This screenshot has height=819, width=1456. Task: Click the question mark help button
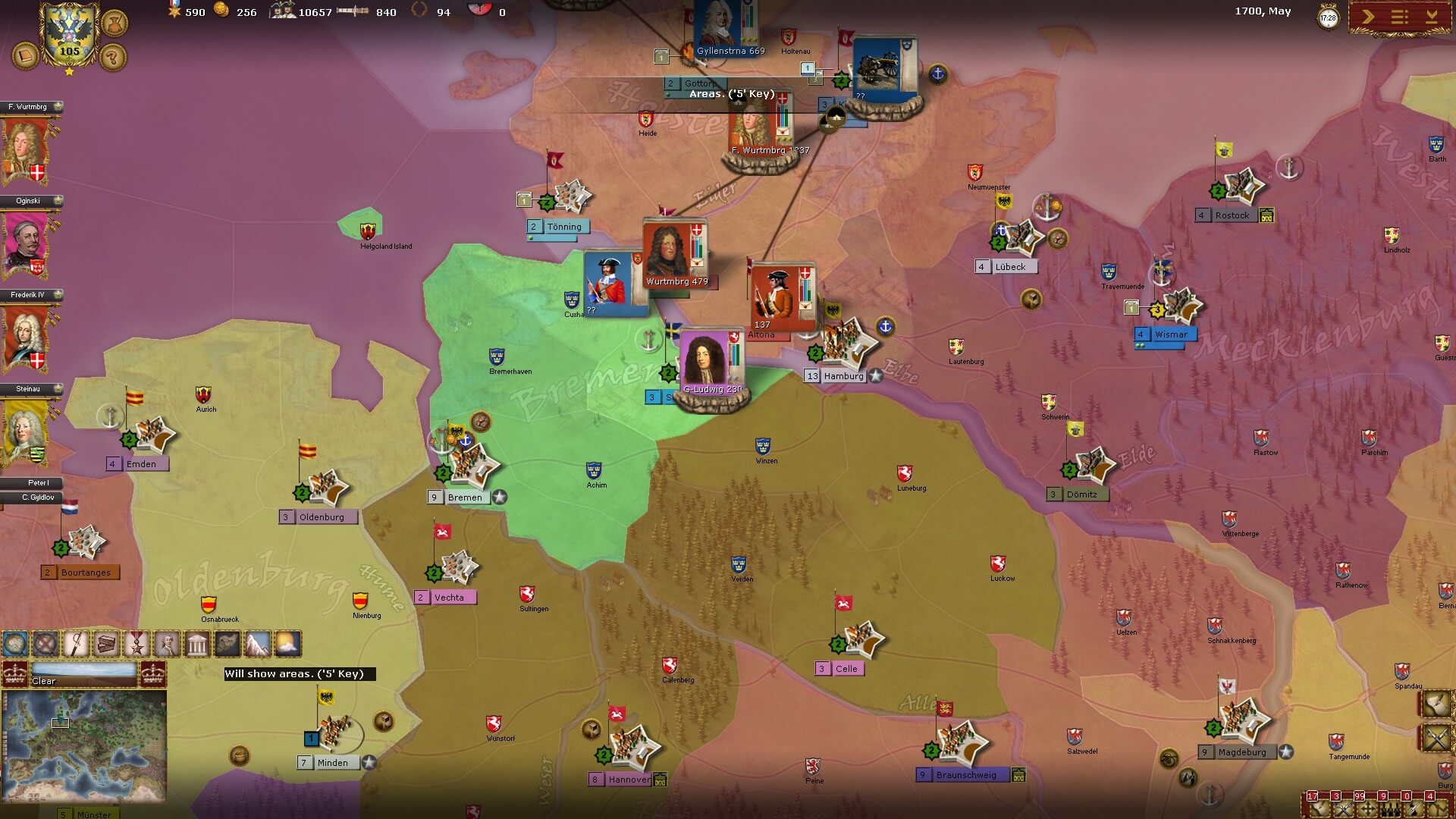pos(113,57)
